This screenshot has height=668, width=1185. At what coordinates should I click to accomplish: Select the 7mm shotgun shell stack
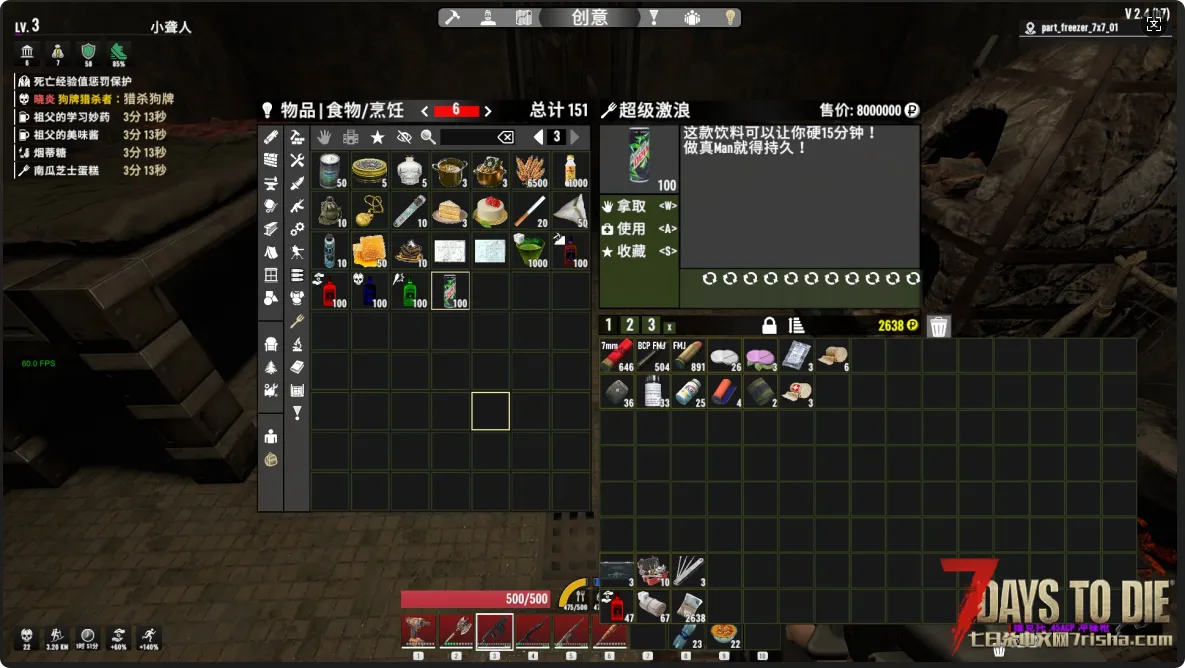coord(617,357)
